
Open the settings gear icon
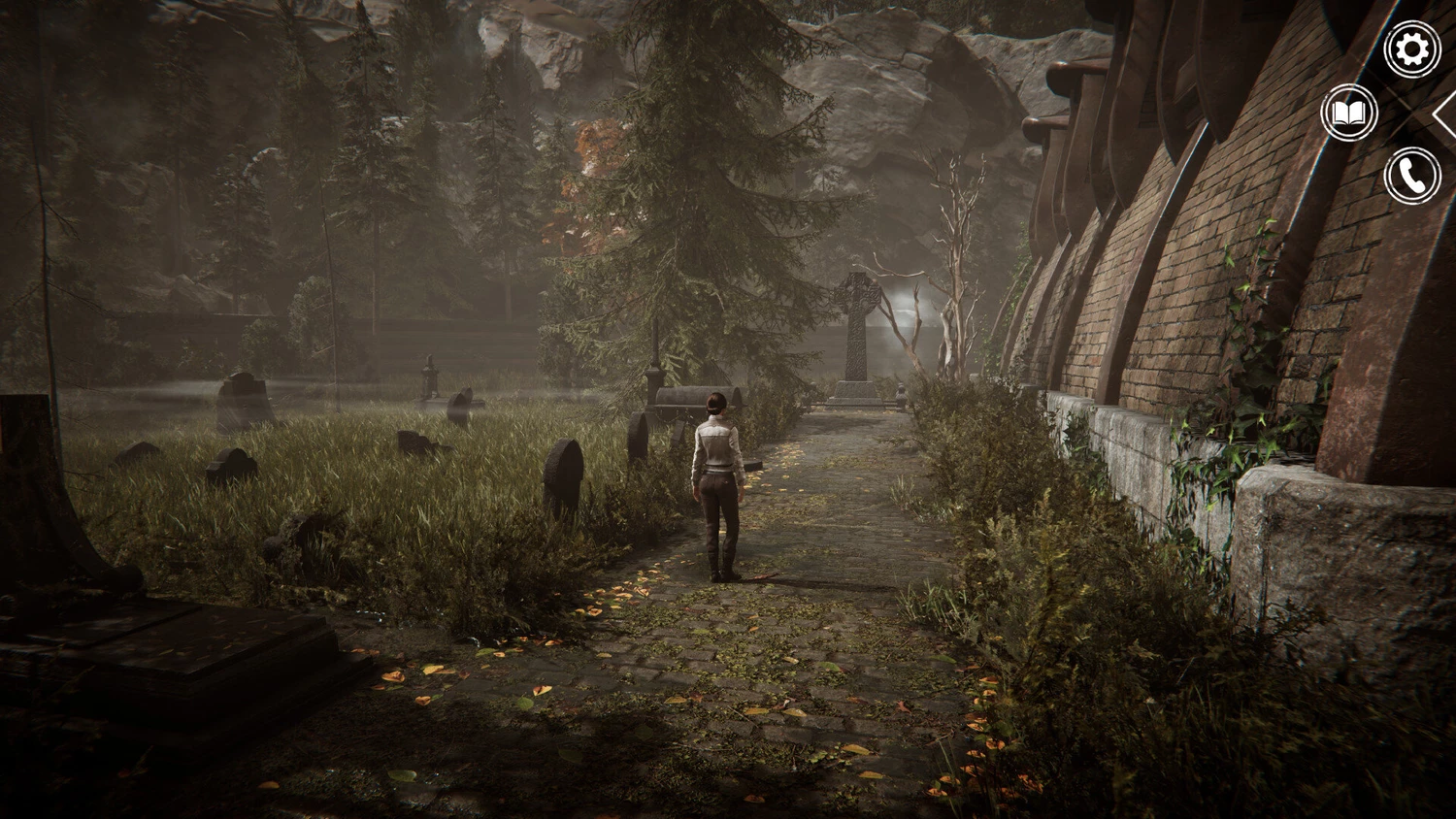(1411, 49)
